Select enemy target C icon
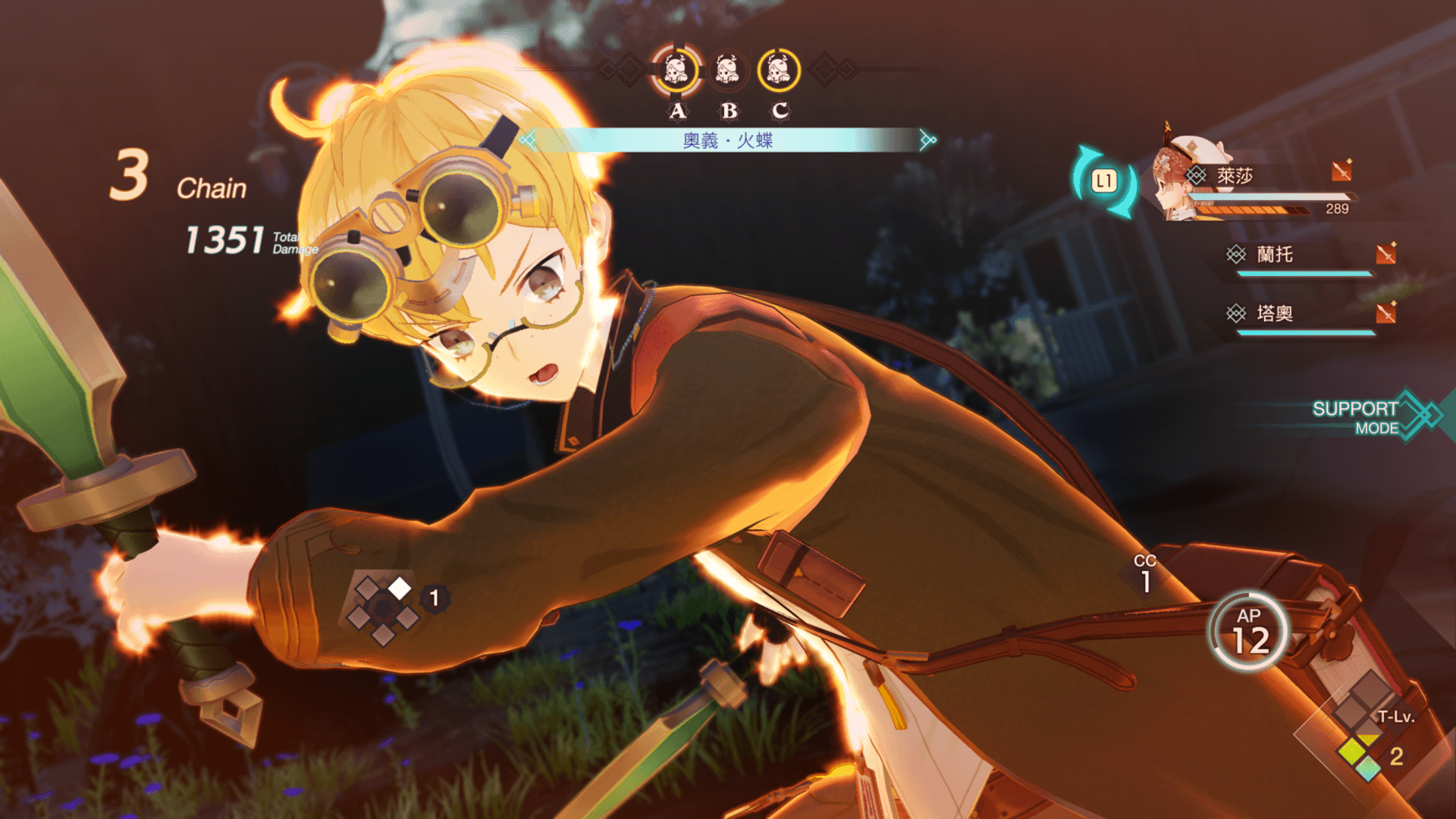1456x819 pixels. [x=778, y=71]
